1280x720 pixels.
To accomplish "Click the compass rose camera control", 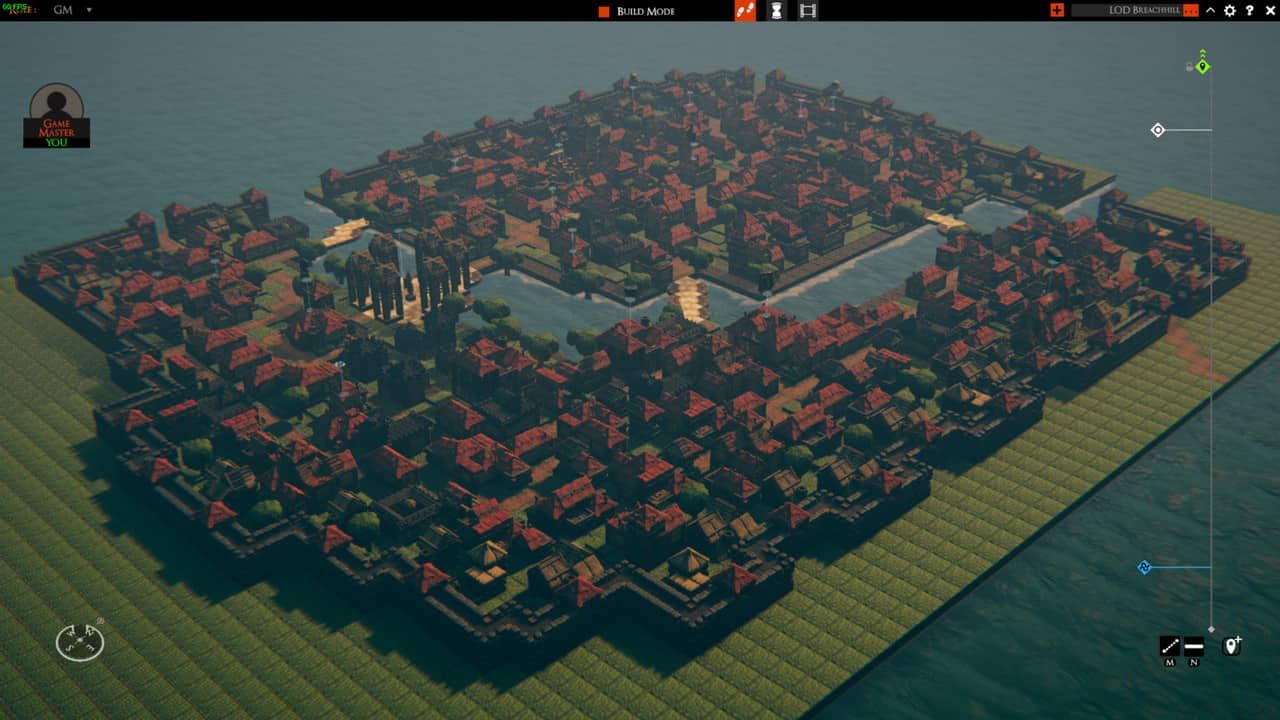I will coord(79,642).
